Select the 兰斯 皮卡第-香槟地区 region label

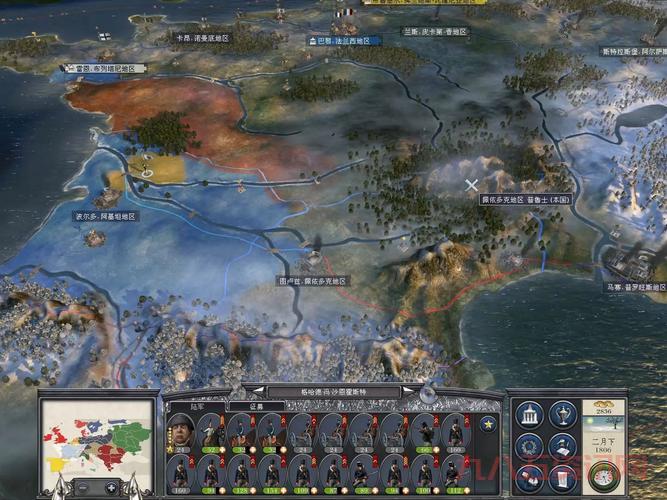point(435,31)
